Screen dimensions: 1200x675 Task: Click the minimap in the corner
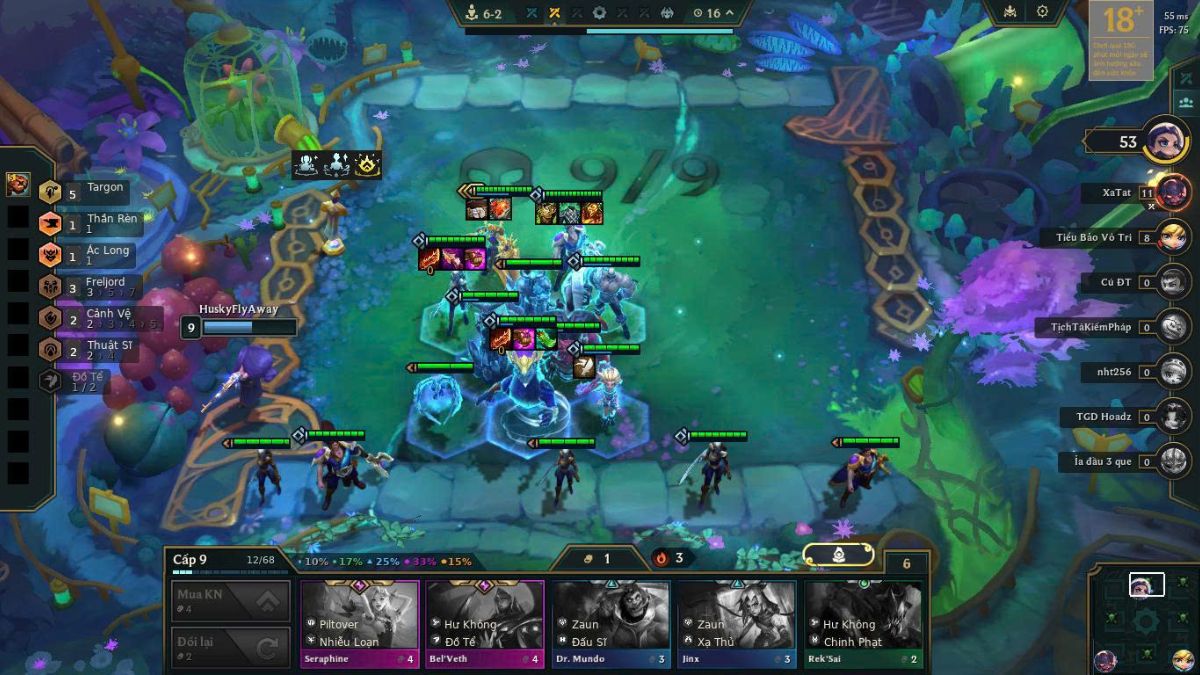(1145, 620)
